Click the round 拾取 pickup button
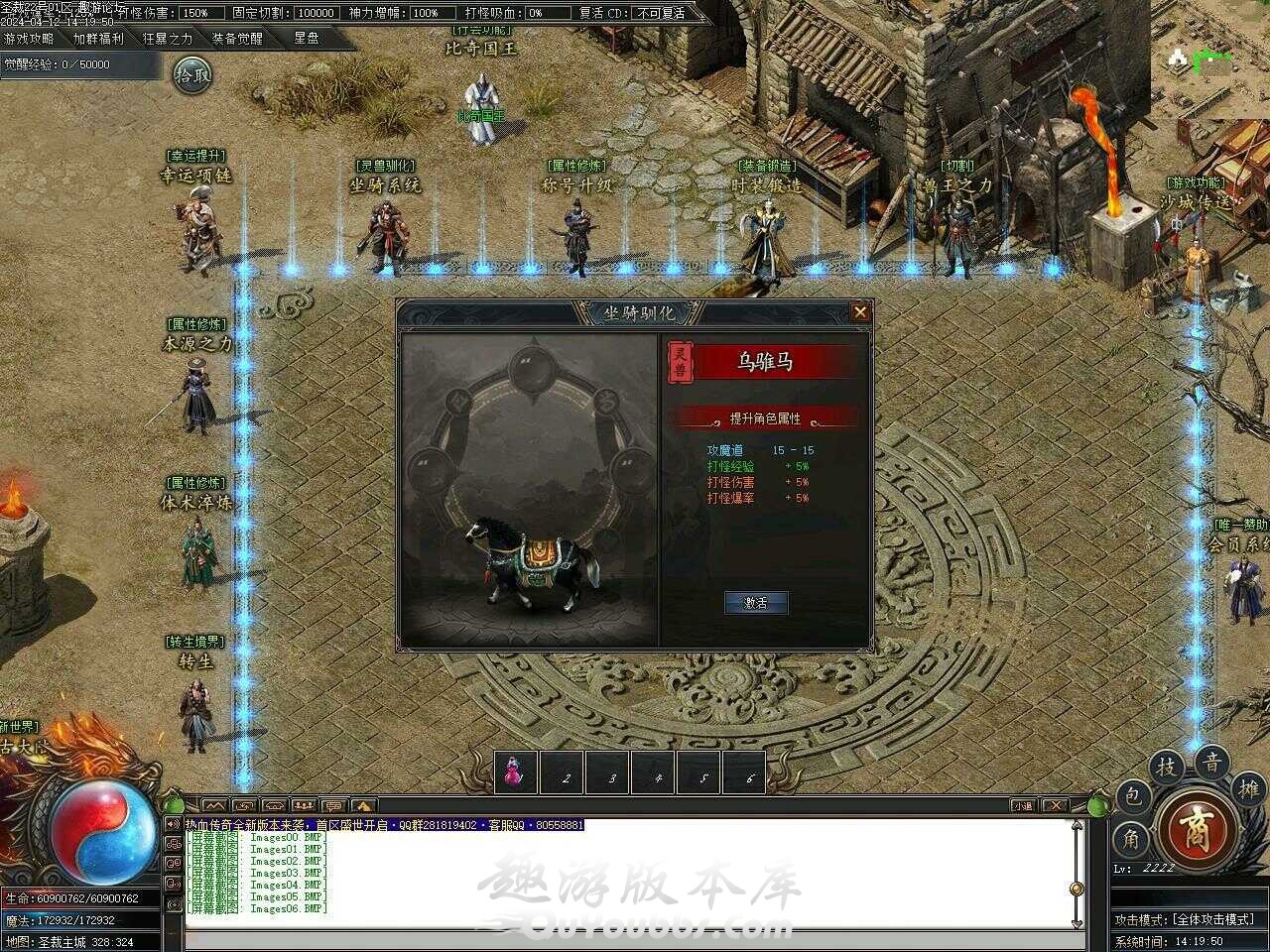1270x952 pixels. [x=192, y=74]
